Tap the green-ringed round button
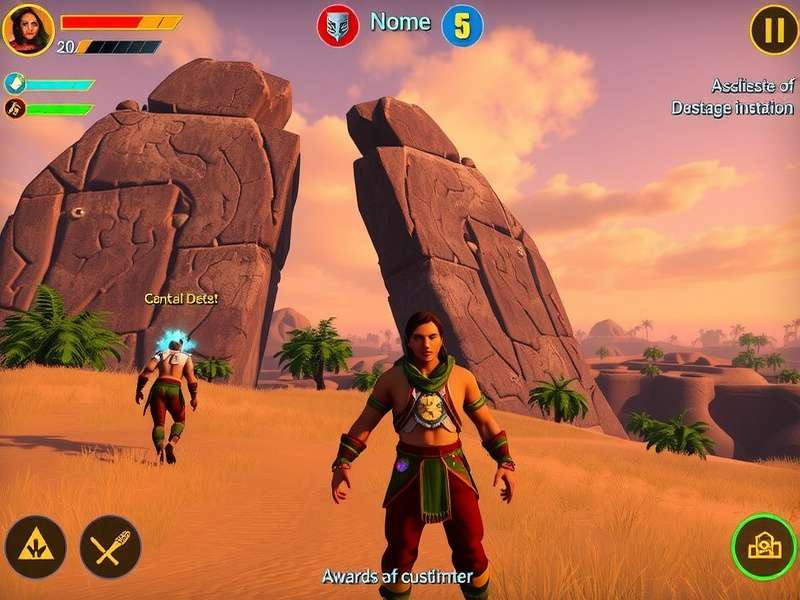Screen dimensions: 800x600 pos(764,546)
